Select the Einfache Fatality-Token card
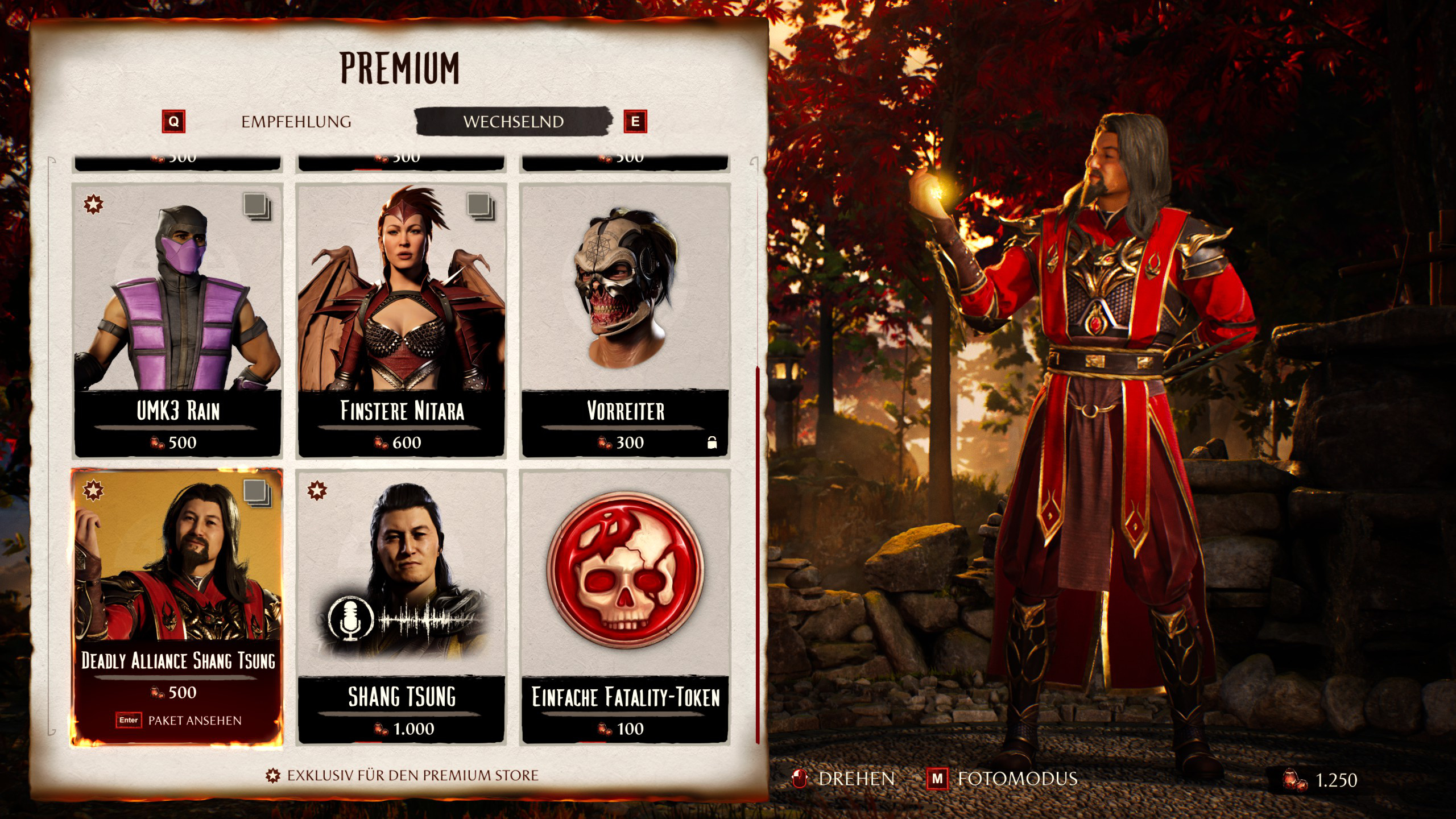Viewport: 1456px width, 819px height. click(625, 606)
